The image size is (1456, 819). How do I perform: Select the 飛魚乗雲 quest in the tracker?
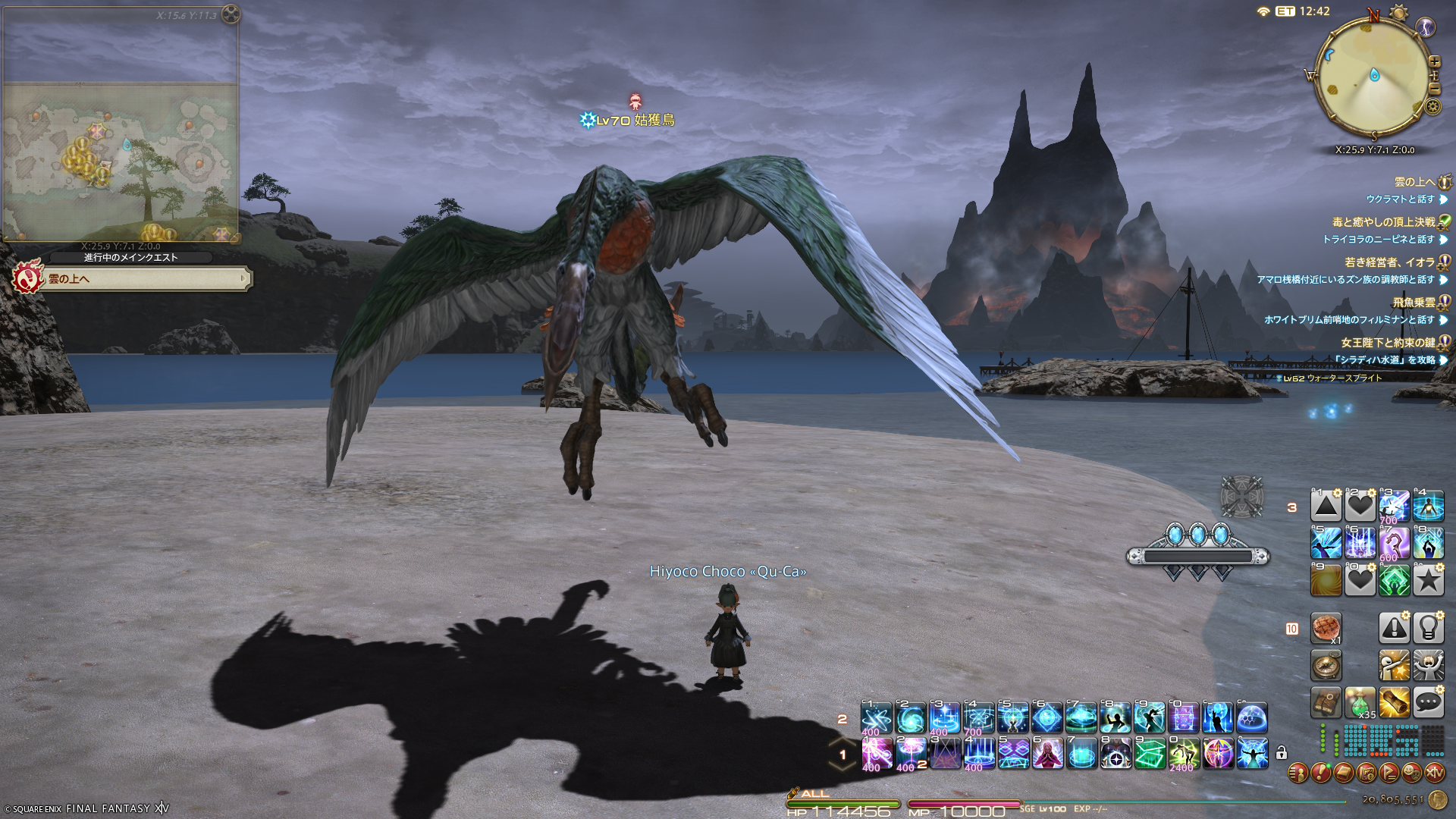(1414, 303)
